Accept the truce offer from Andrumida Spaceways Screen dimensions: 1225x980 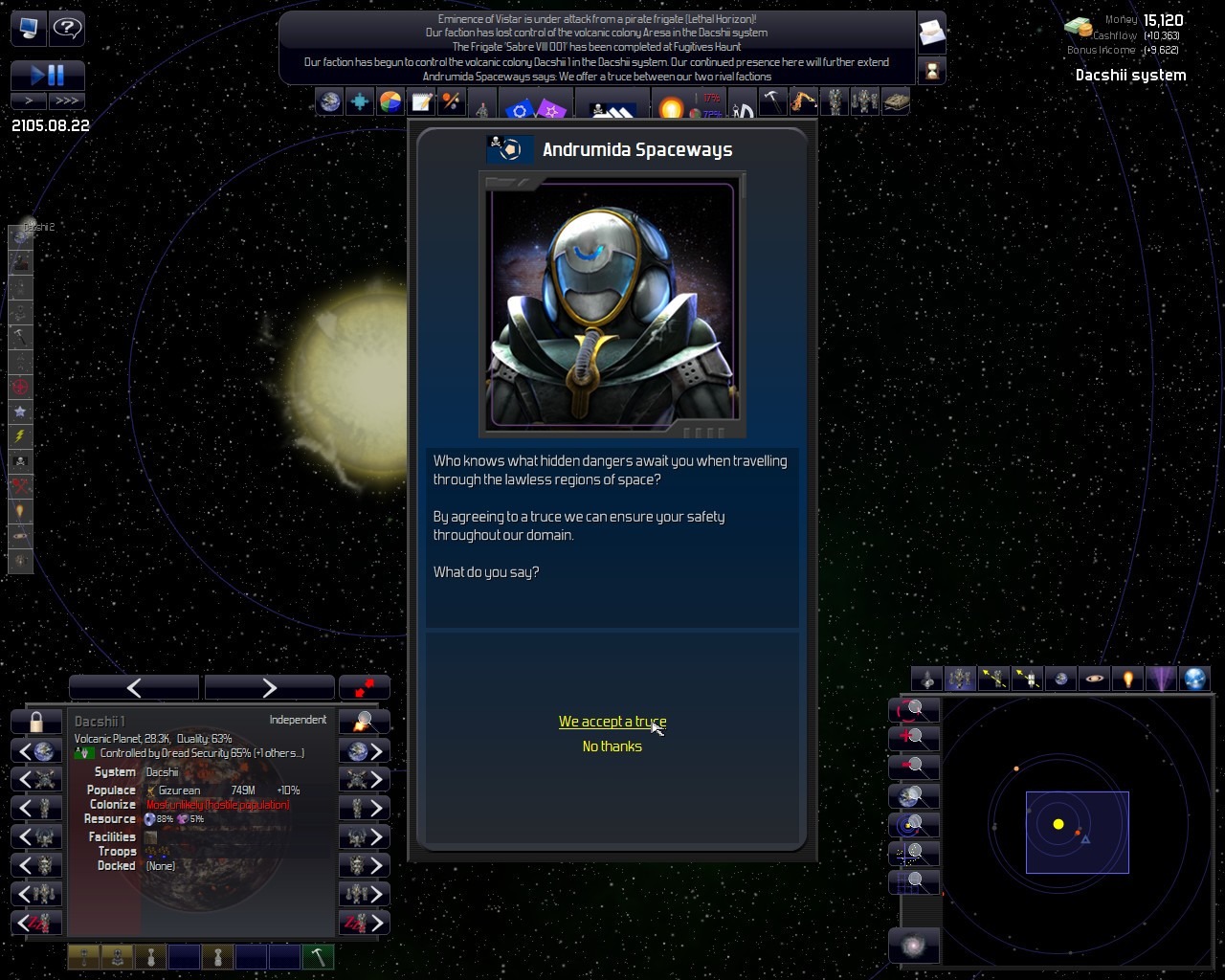[612, 722]
